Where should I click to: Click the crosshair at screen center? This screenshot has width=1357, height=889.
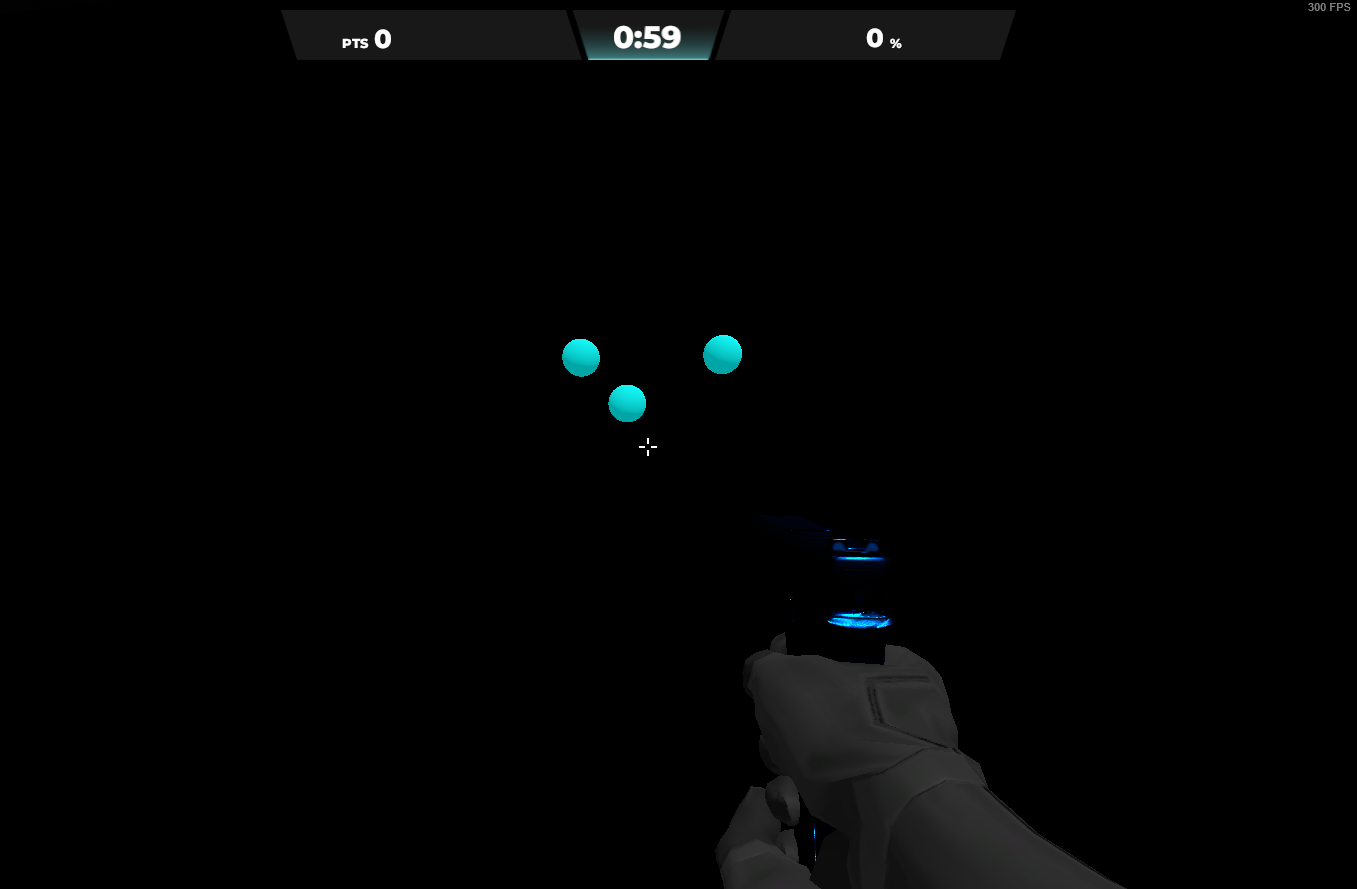tap(648, 447)
